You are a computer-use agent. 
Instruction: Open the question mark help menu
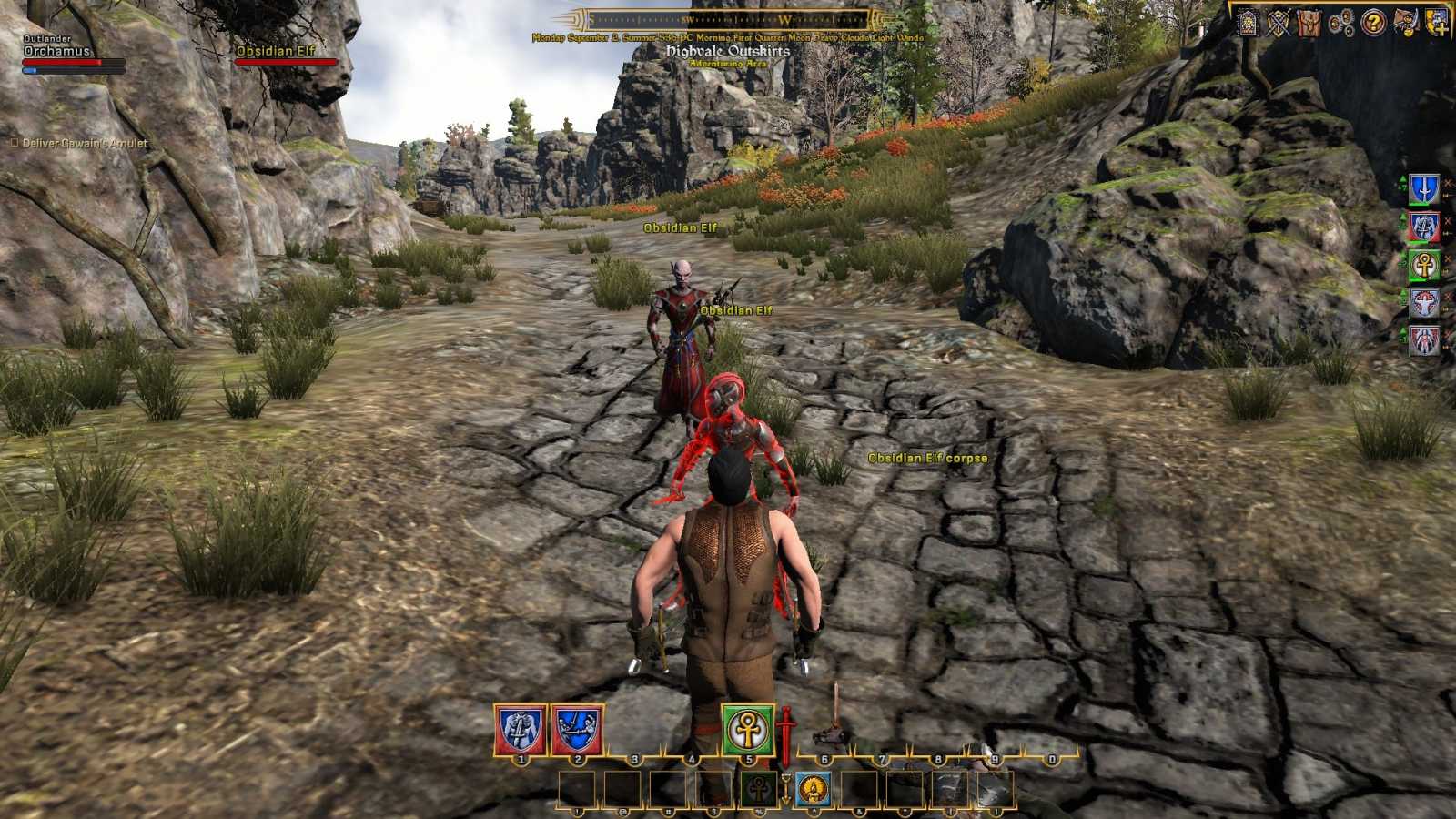pos(1373,22)
